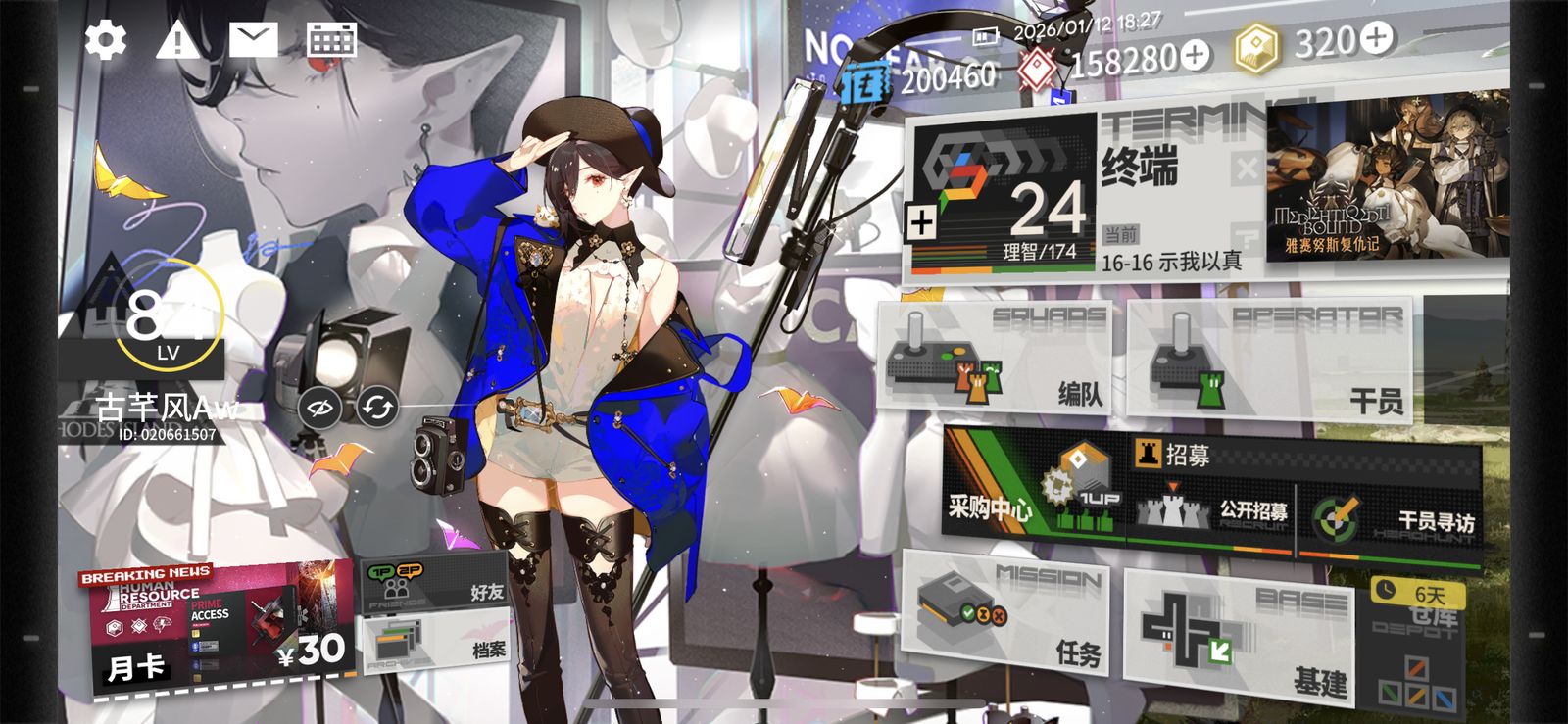Open the 好友 Friends panel

[436, 585]
